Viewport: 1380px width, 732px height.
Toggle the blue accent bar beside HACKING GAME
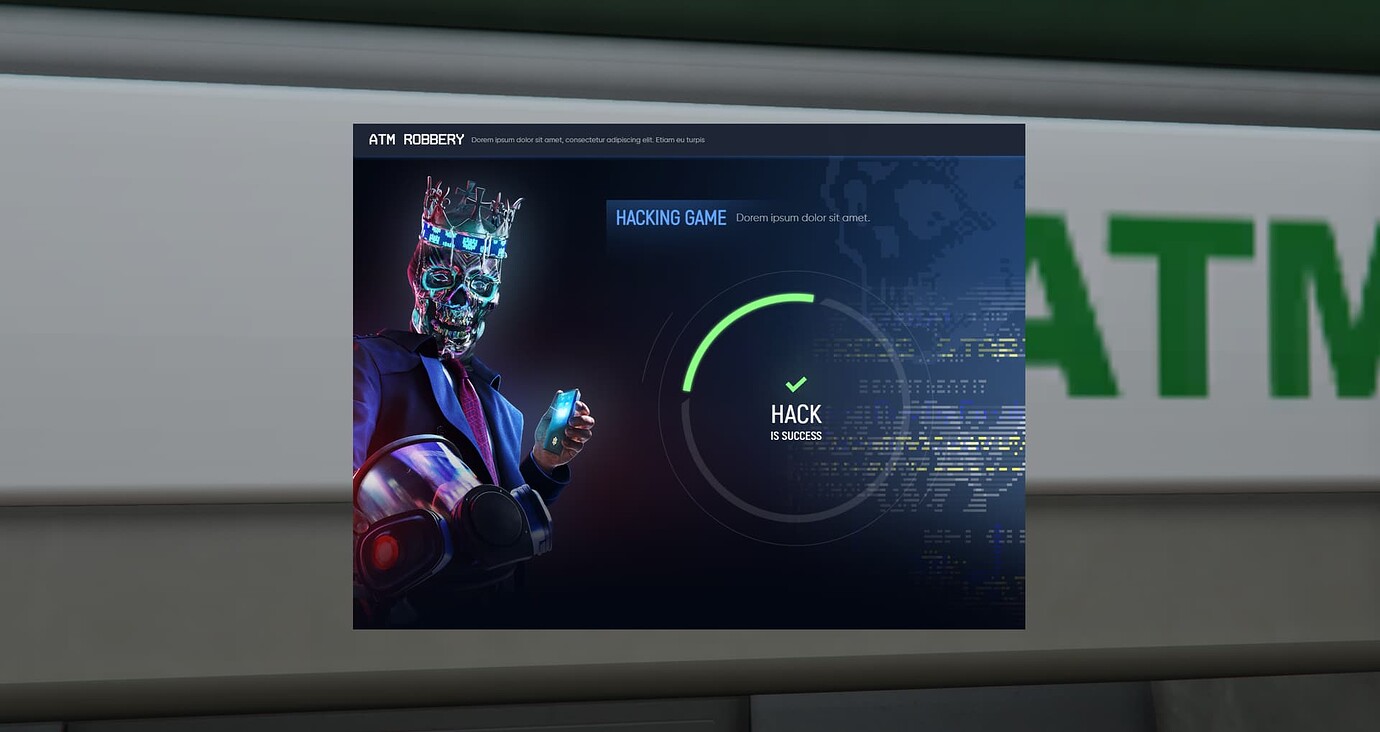tap(608, 217)
